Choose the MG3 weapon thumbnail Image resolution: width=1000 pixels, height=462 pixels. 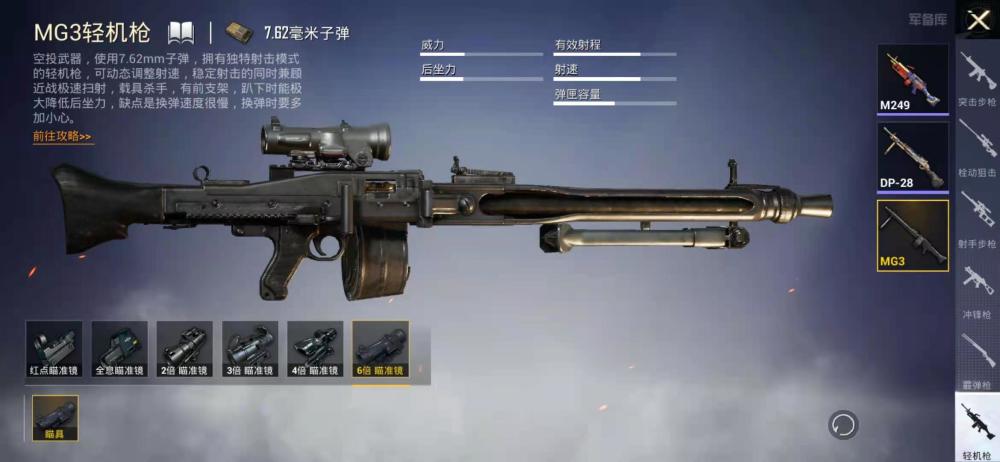[912, 235]
